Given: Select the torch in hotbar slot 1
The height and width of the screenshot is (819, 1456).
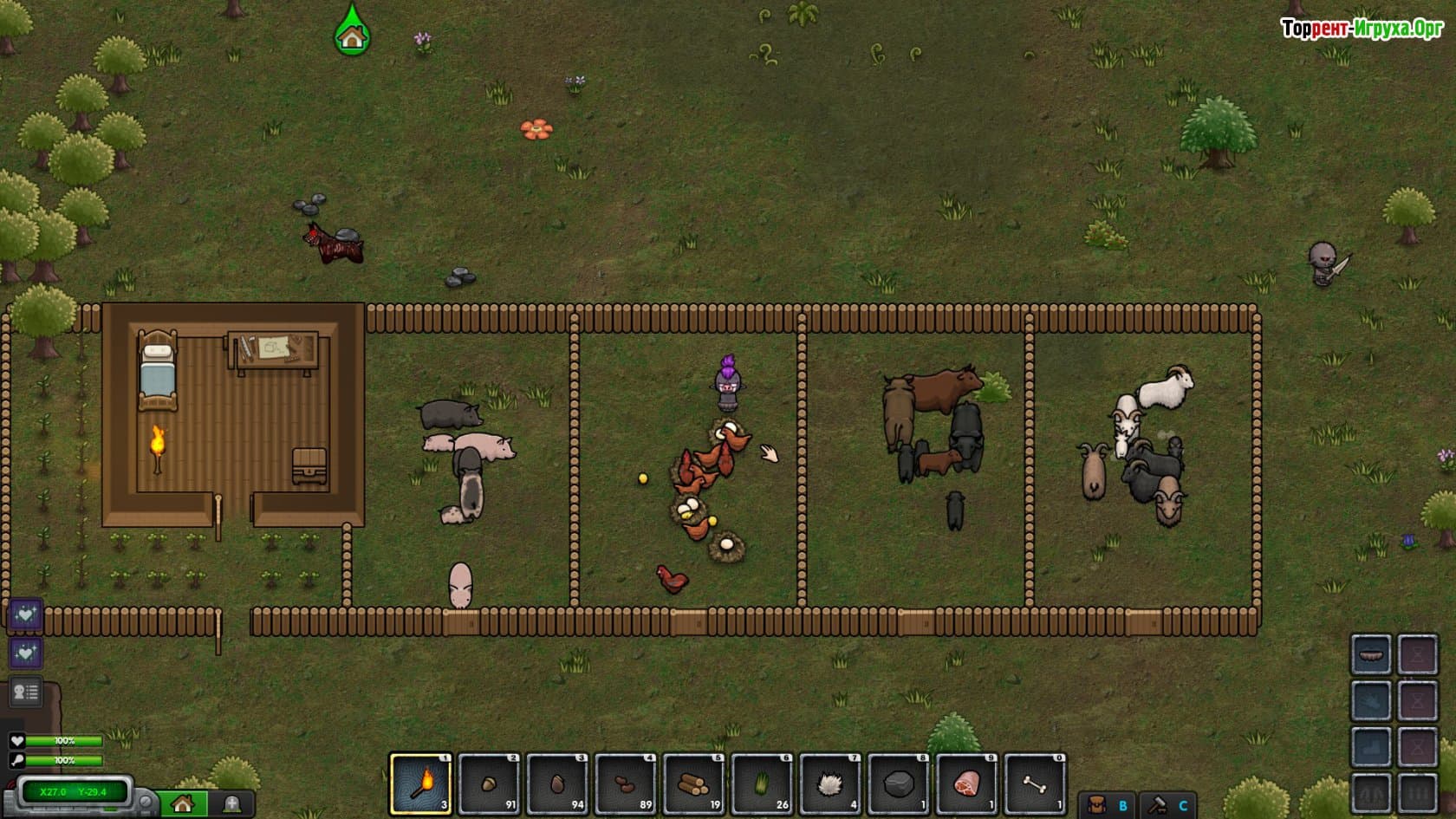Looking at the screenshot, I should 420,784.
